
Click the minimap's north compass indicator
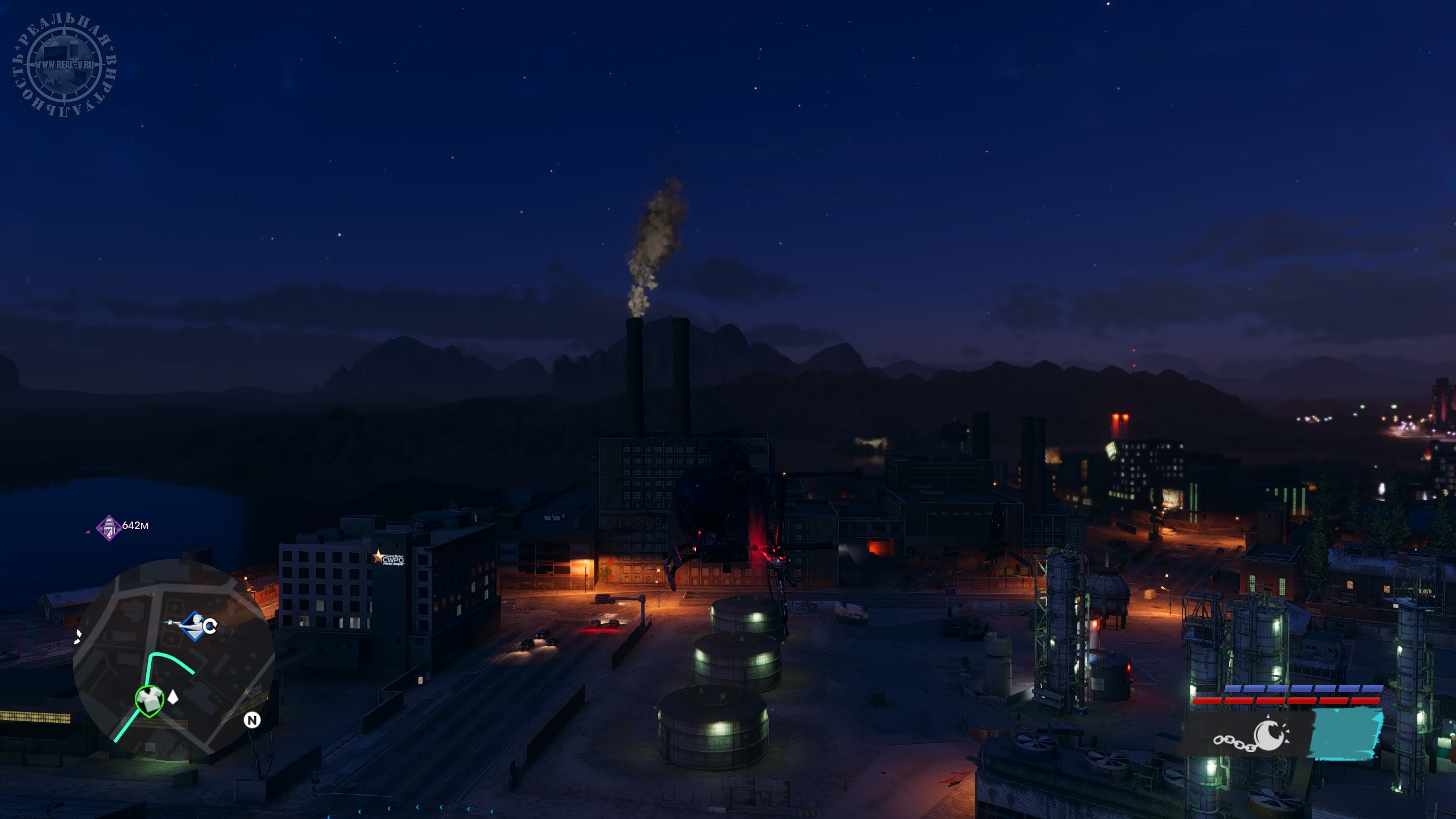[252, 720]
